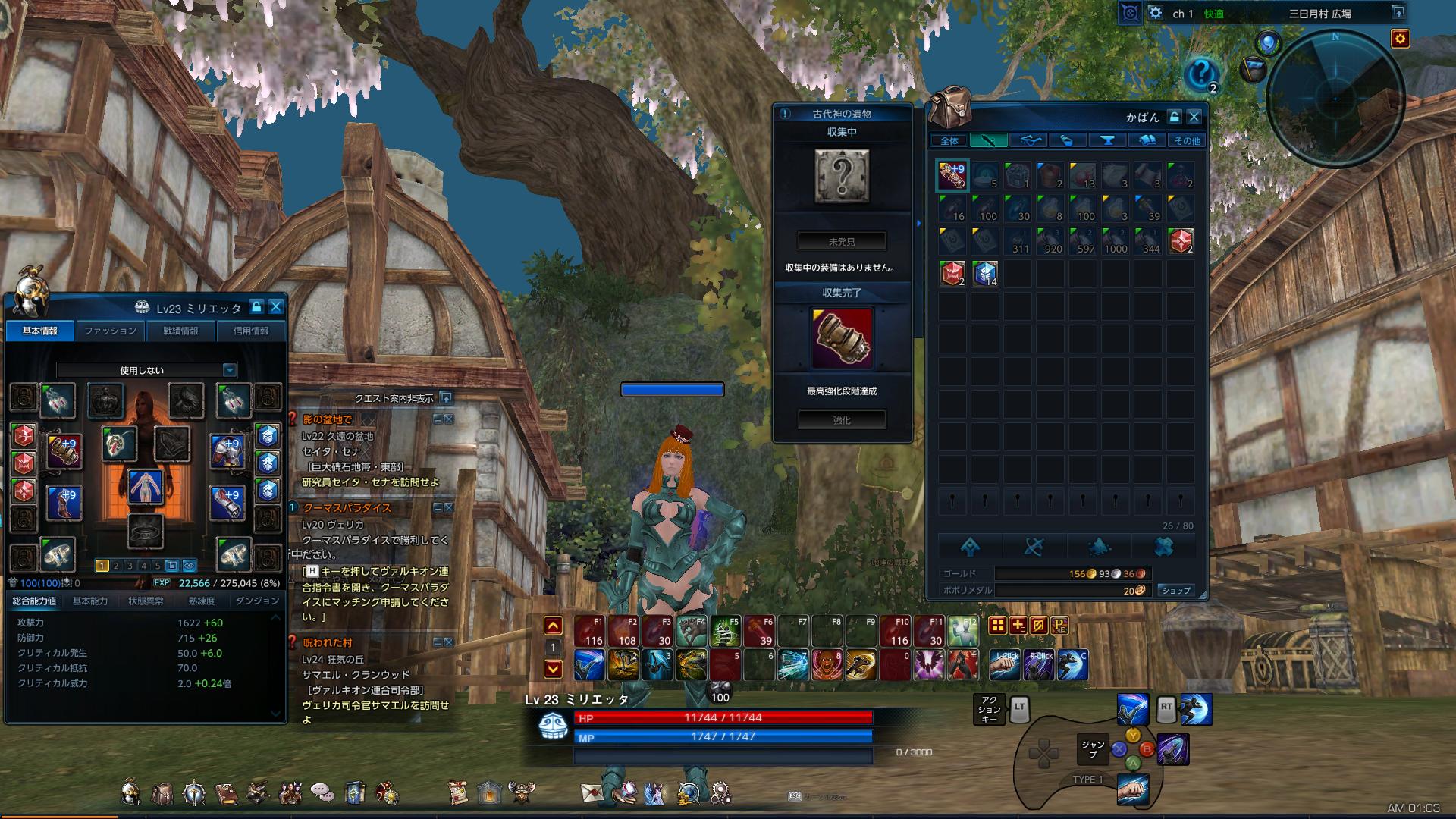Viewport: 1456px width, 819px height.
Task: Toggle the lock on the character window
Action: click(256, 308)
